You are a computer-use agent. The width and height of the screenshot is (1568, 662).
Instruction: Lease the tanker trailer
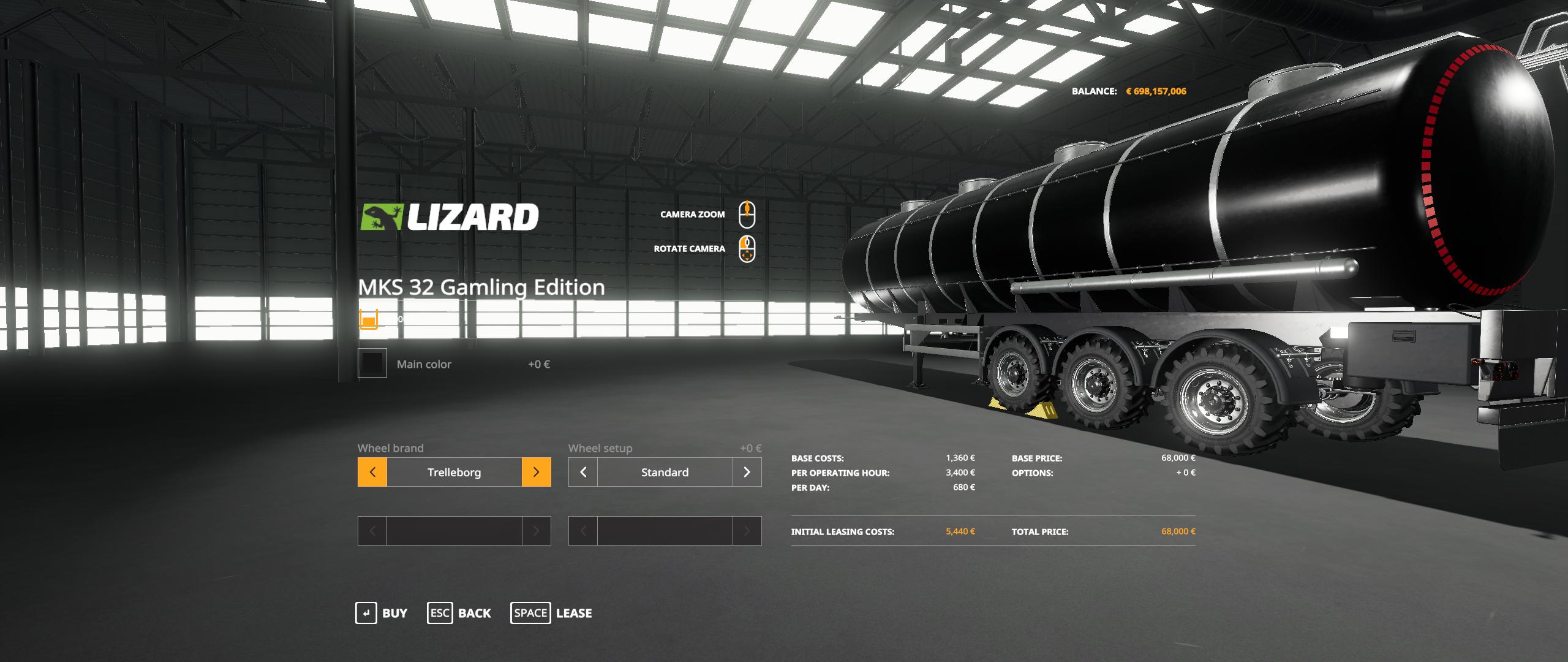point(551,613)
